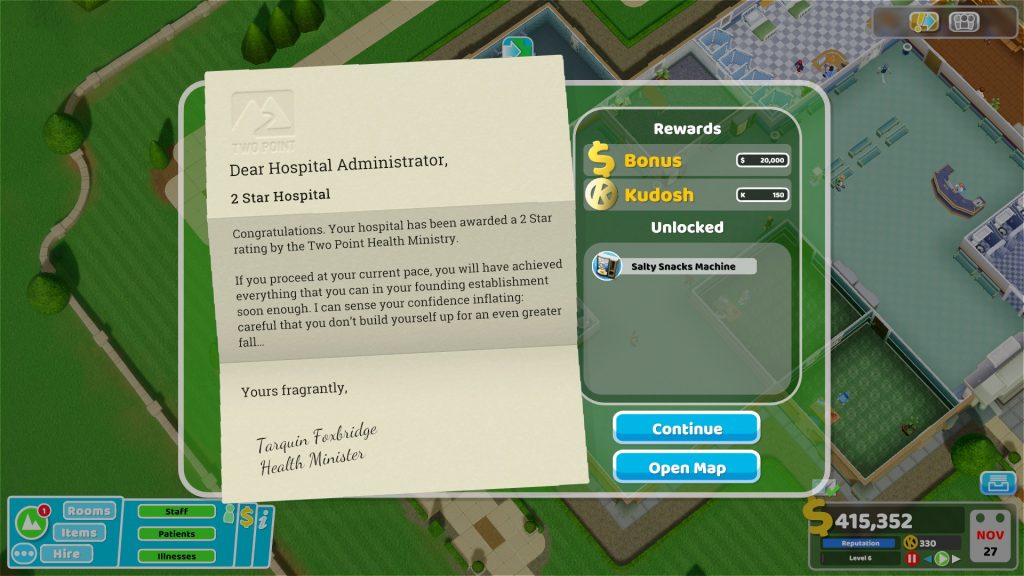Click the exclamation and arrow alert icon

pos(925,21)
